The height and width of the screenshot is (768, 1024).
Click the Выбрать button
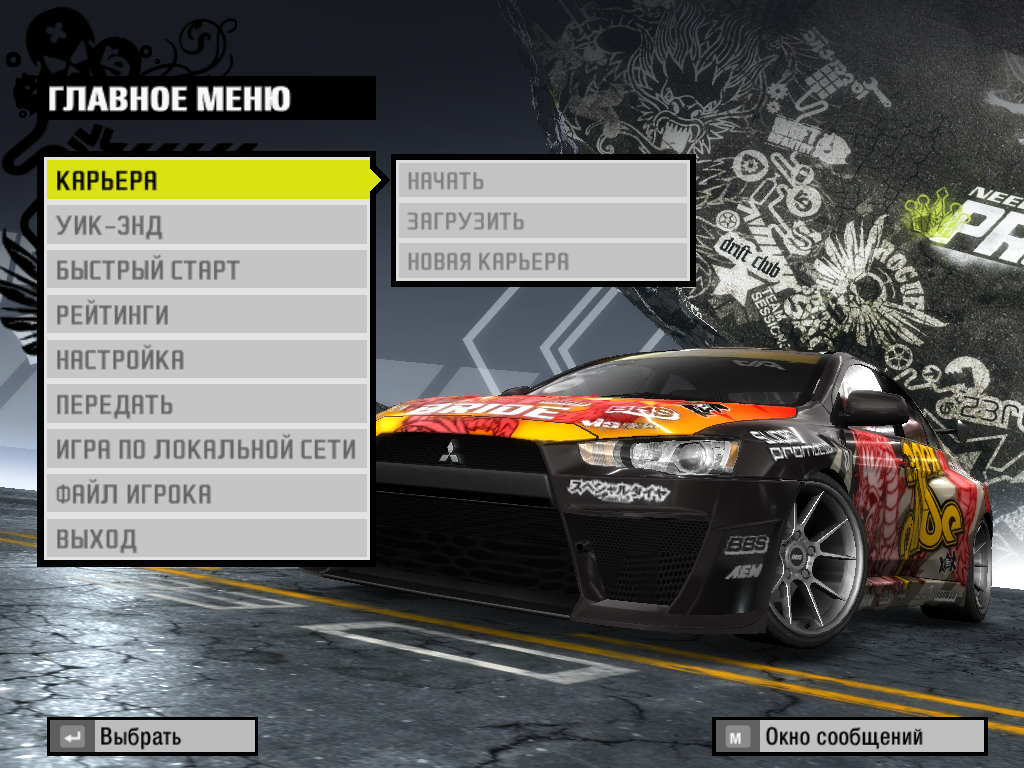152,737
